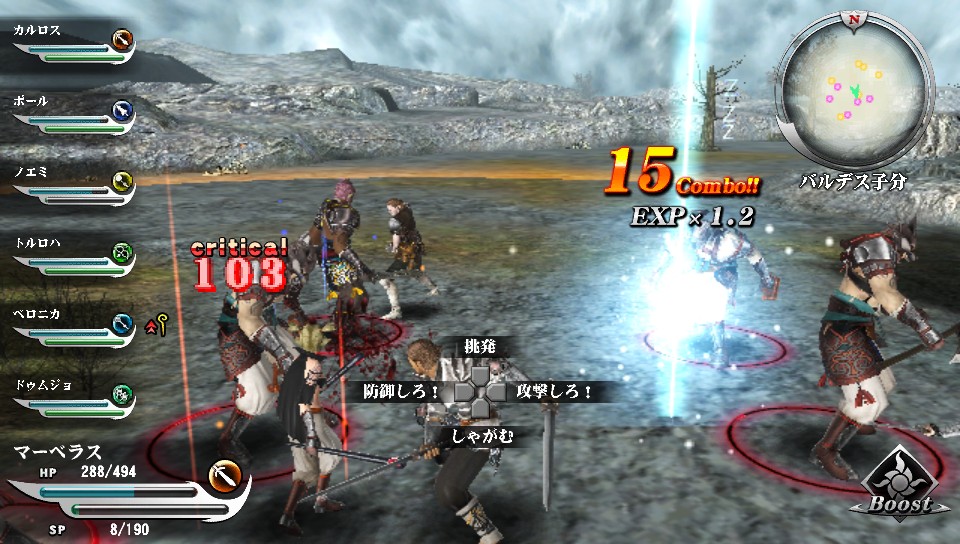Choose the 防御しろ！ defend order
Image resolution: width=960 pixels, height=544 pixels.
[402, 391]
